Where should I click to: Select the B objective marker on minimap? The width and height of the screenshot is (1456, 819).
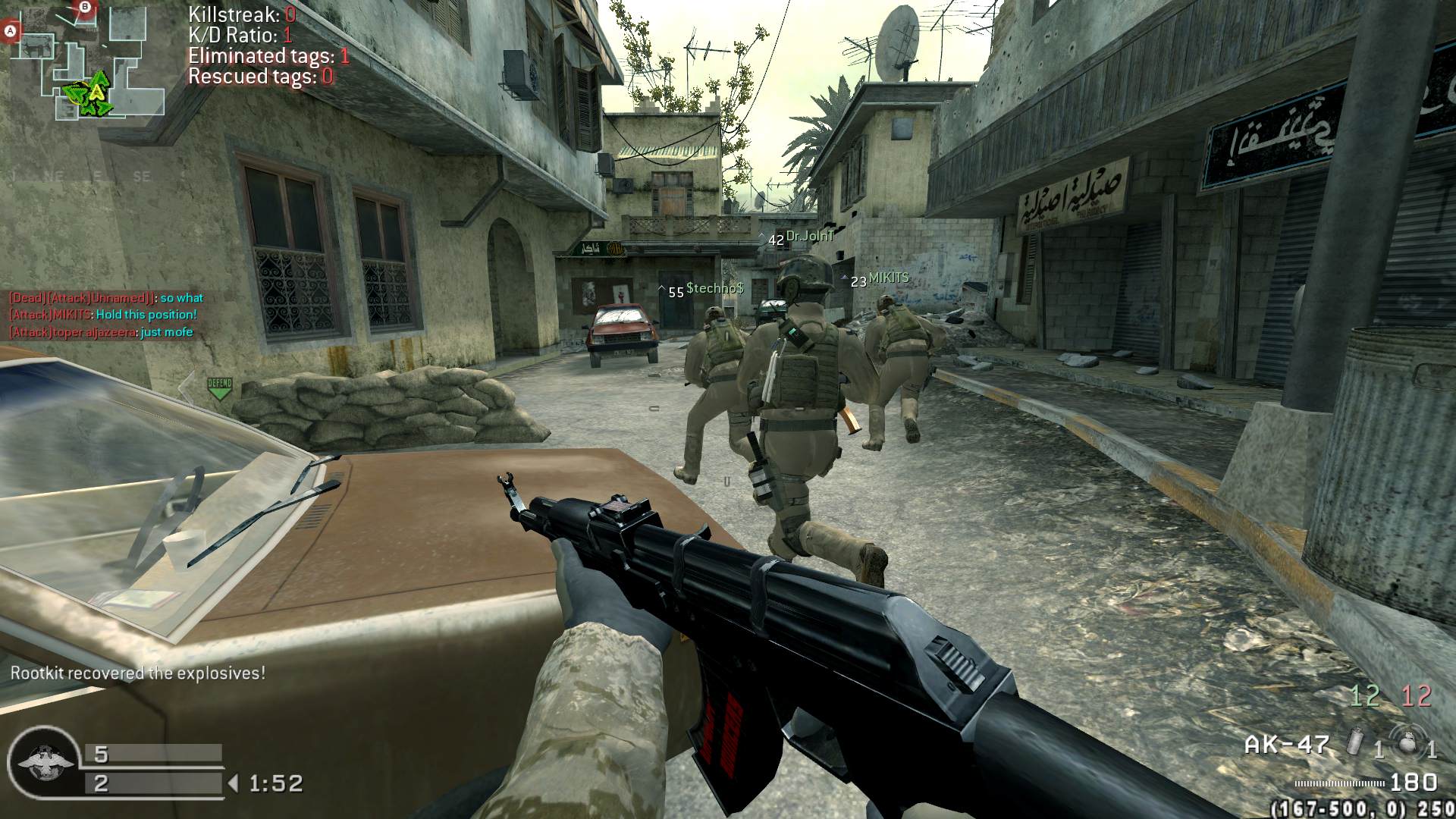tap(85, 8)
